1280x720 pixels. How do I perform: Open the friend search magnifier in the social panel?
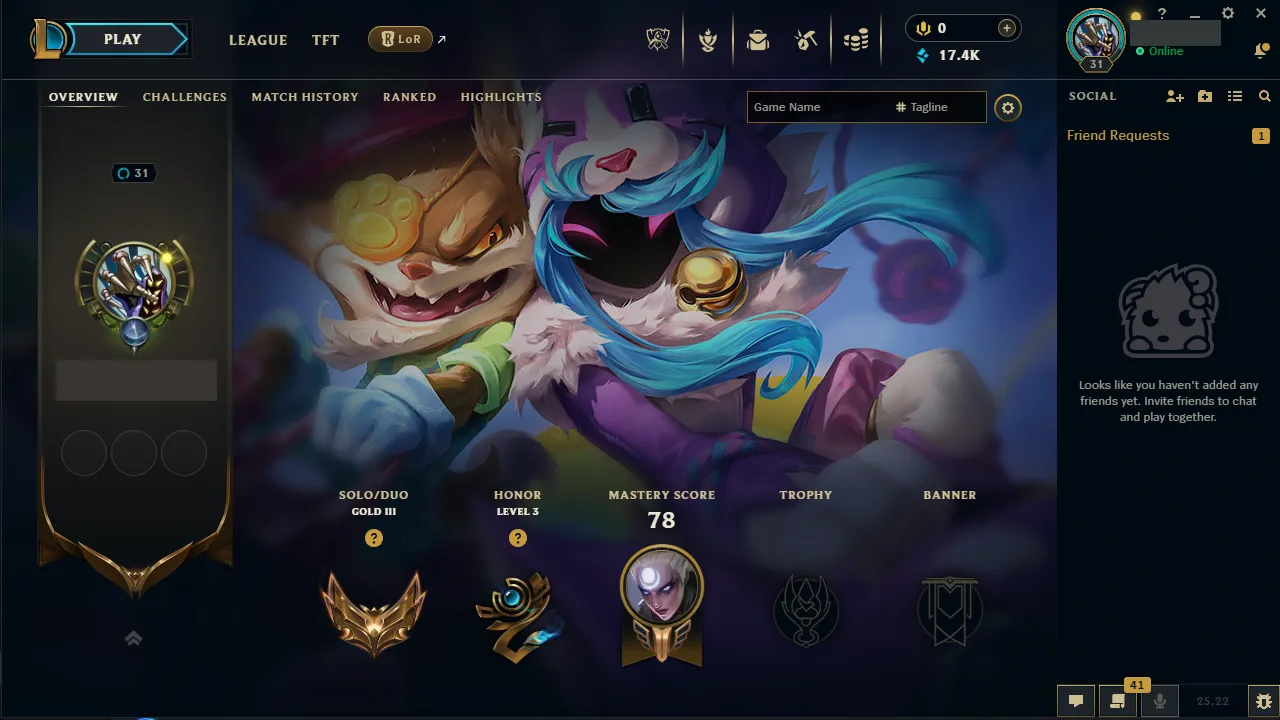(1264, 96)
